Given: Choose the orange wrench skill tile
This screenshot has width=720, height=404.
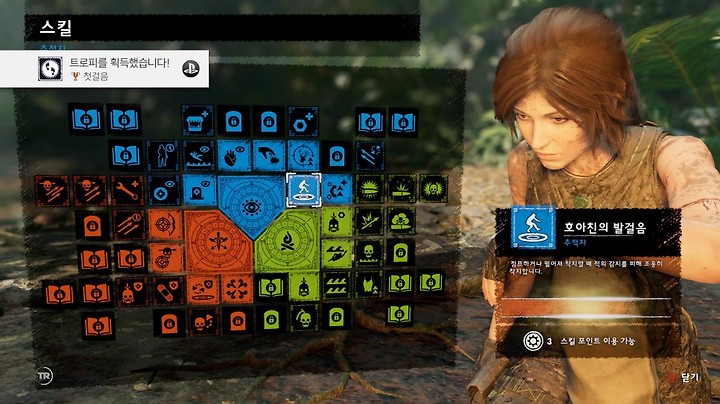Looking at the screenshot, I should point(127,188).
